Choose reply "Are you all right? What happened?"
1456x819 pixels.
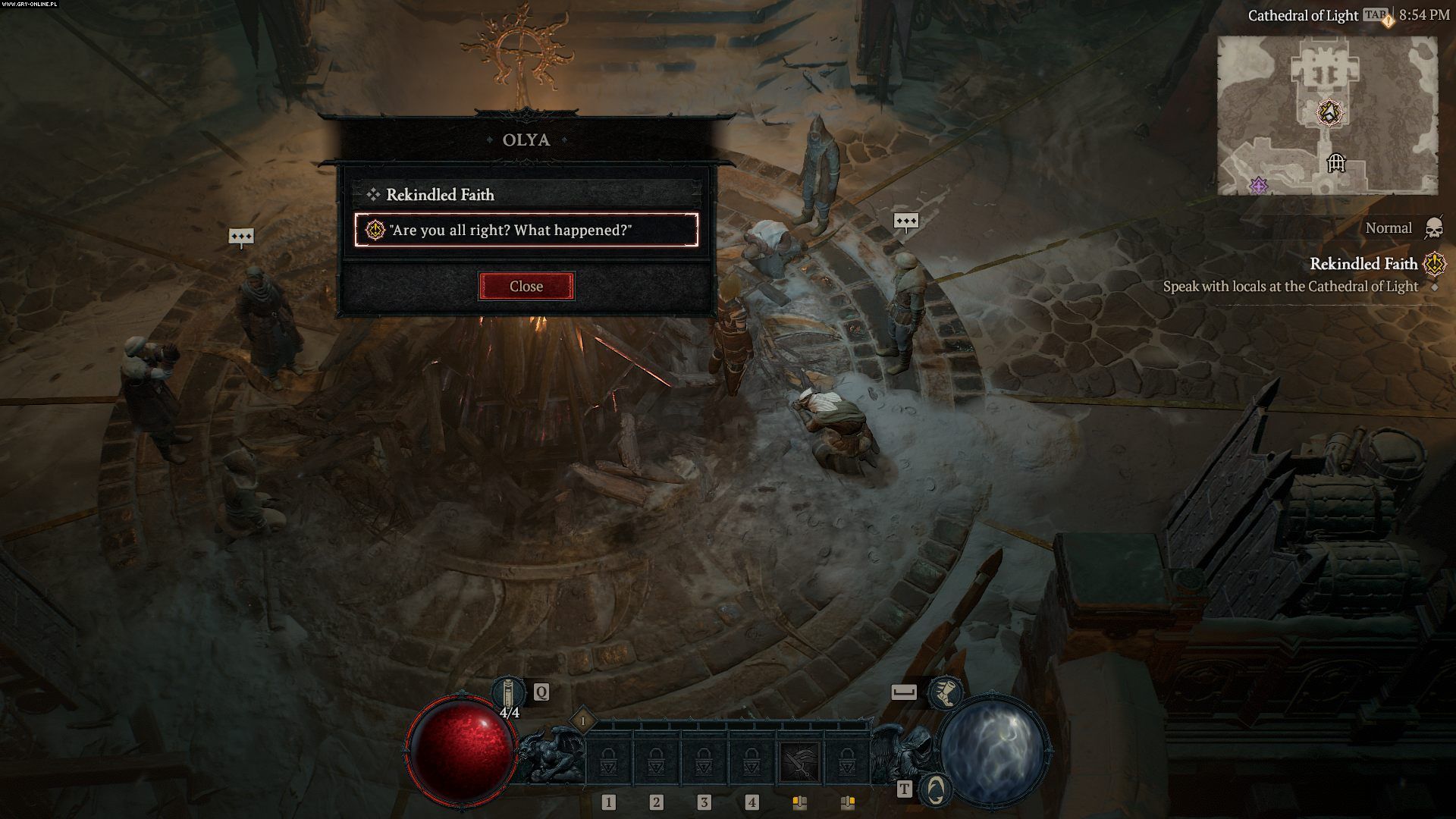point(526,230)
